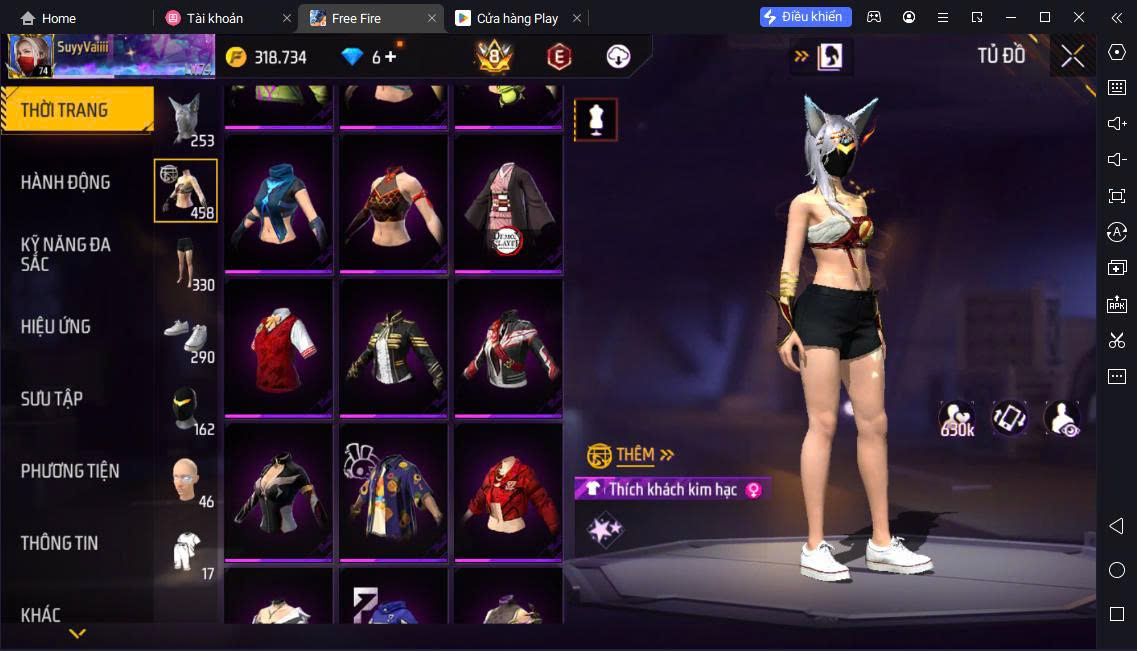
Task: Toggle the mannequin preview icon
Action: tap(595, 120)
